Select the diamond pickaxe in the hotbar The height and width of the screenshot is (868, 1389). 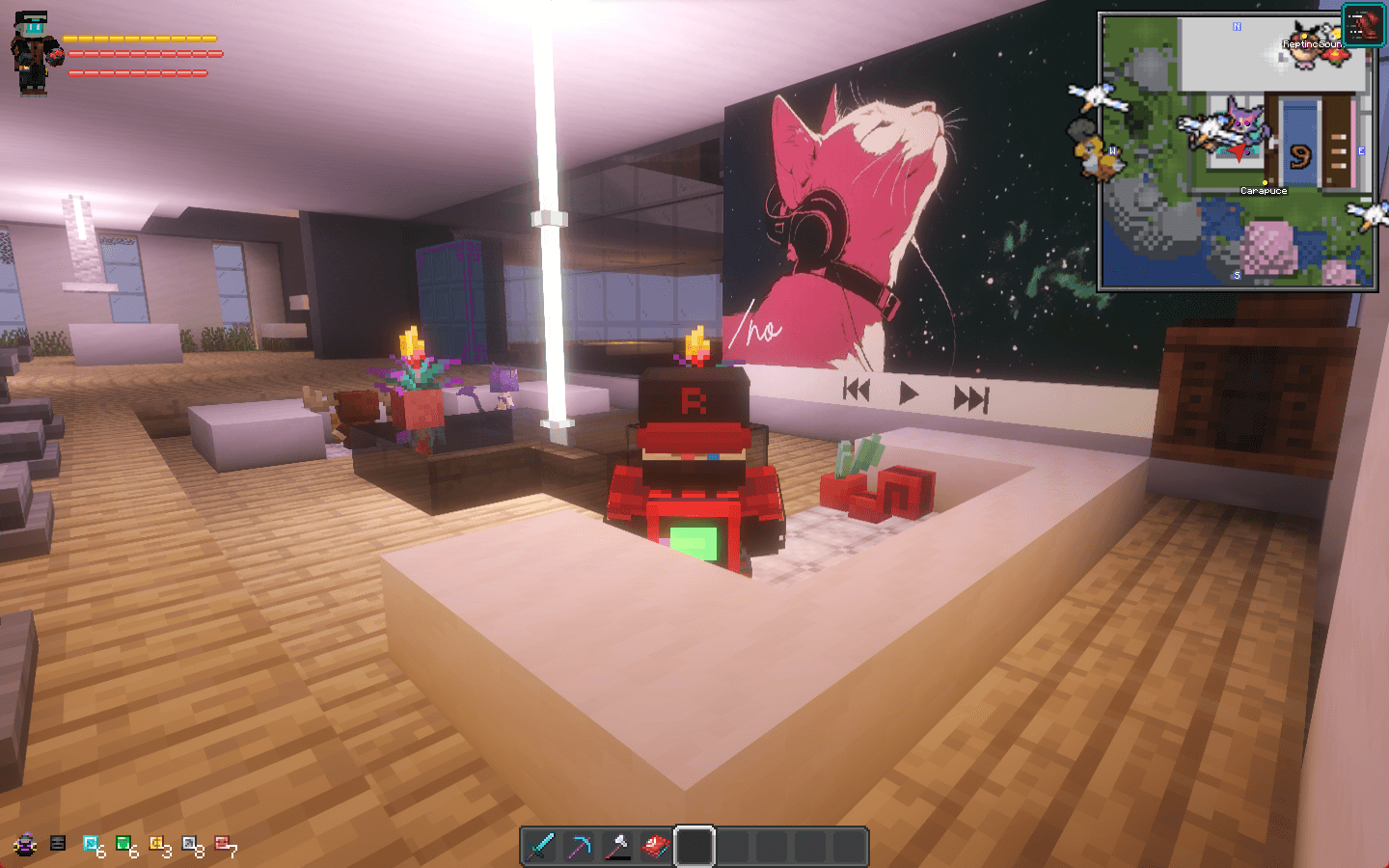tap(580, 845)
